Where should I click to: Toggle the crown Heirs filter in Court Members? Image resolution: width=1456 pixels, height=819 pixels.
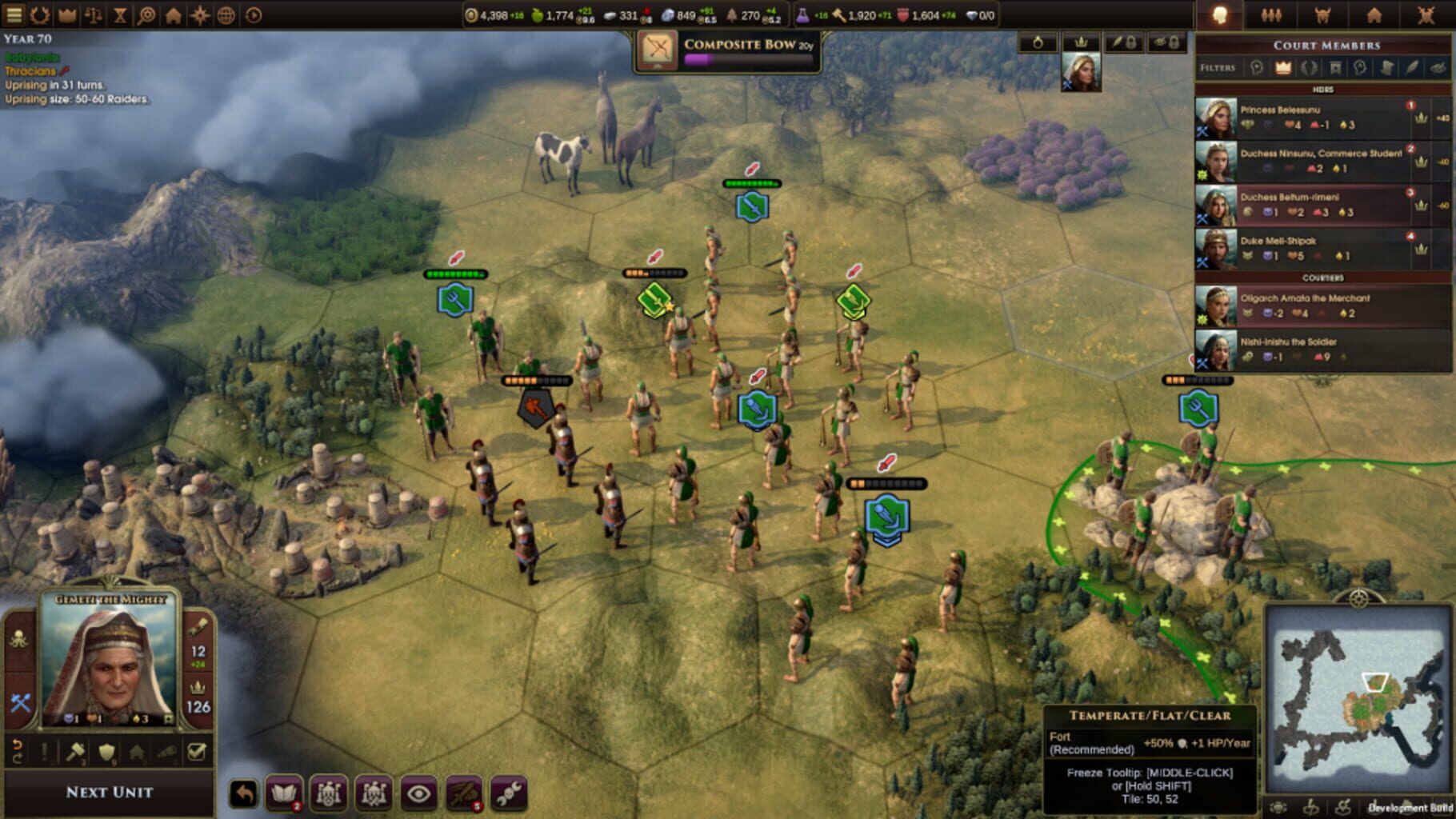coord(1282,68)
